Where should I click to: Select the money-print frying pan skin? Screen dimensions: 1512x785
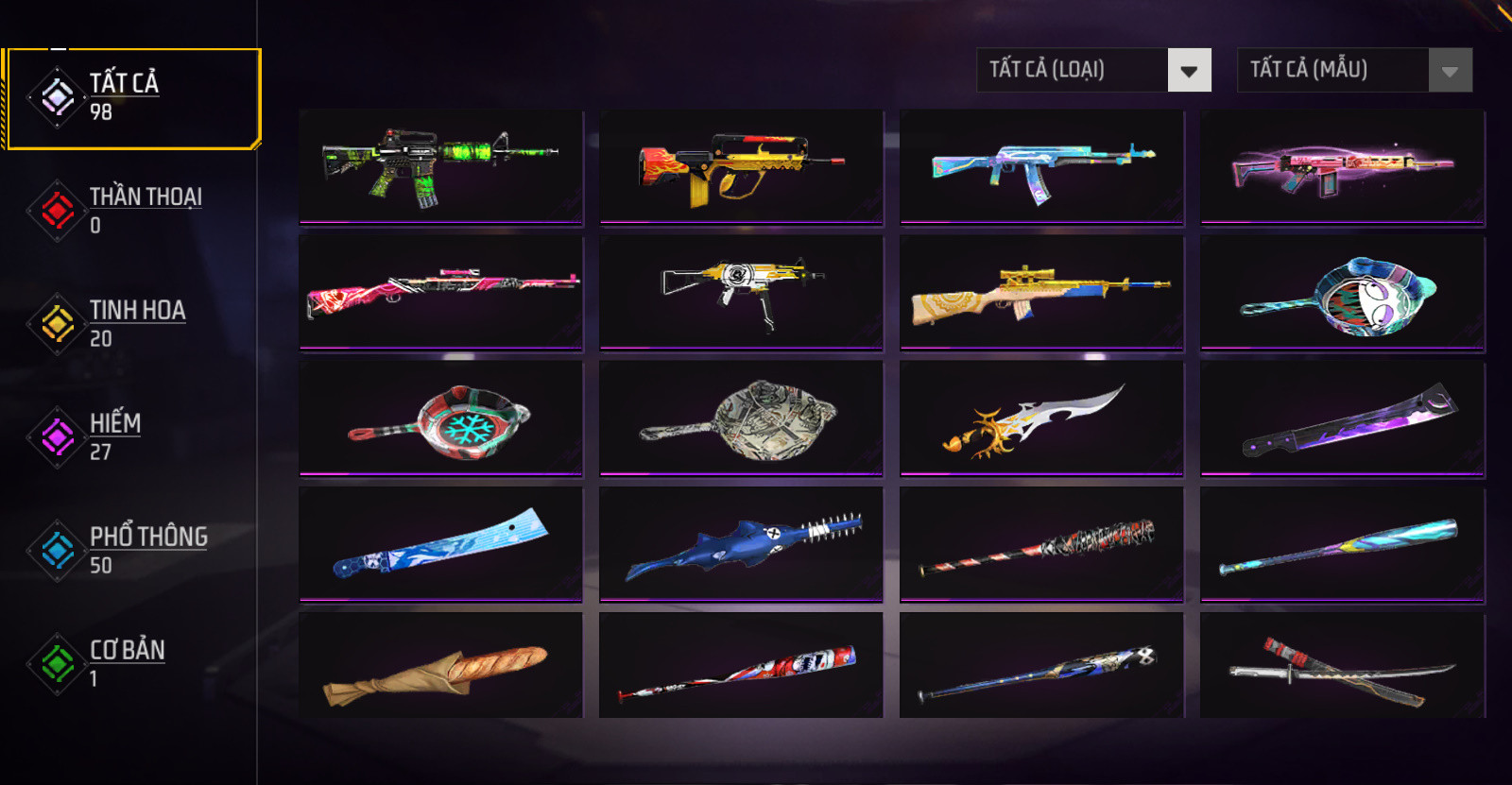click(741, 418)
